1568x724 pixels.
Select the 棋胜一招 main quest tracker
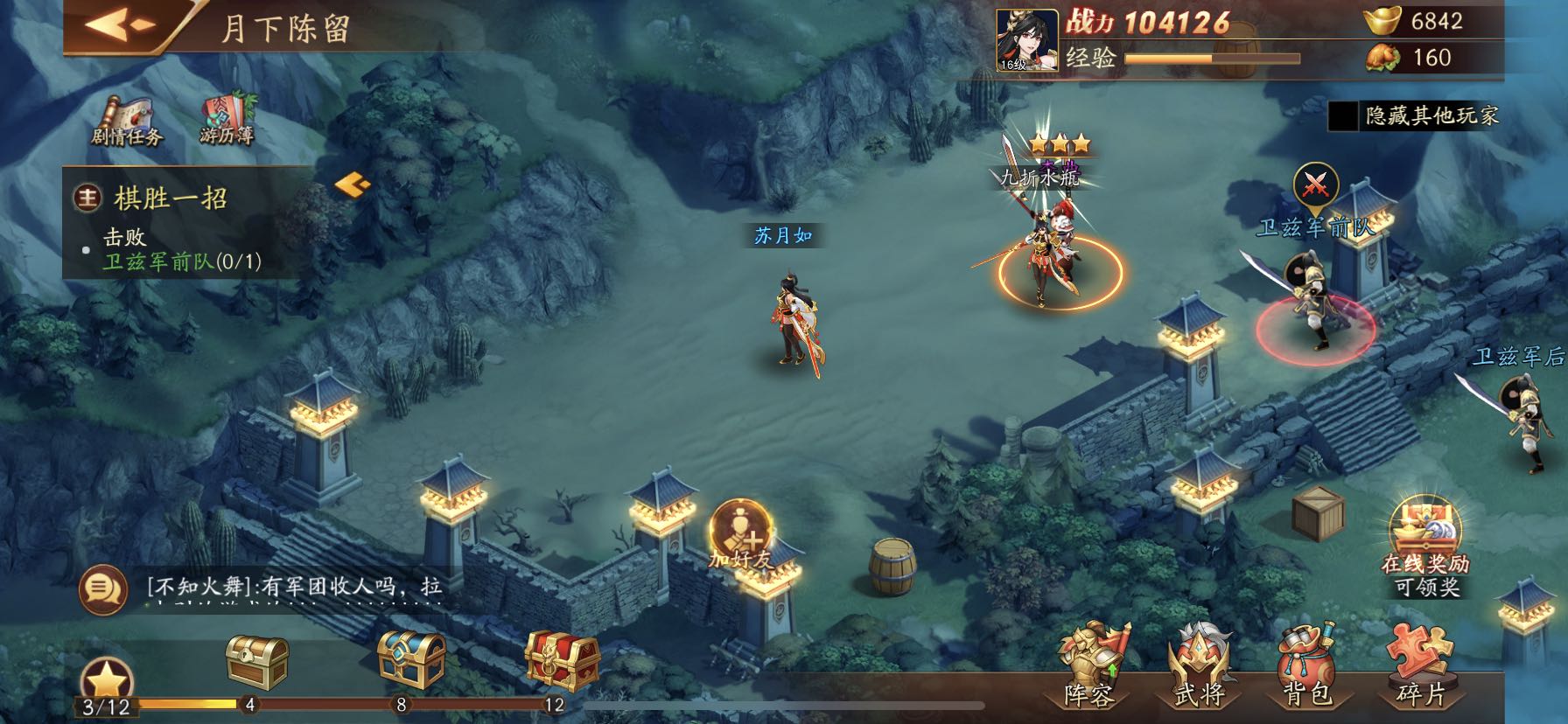coord(171,198)
